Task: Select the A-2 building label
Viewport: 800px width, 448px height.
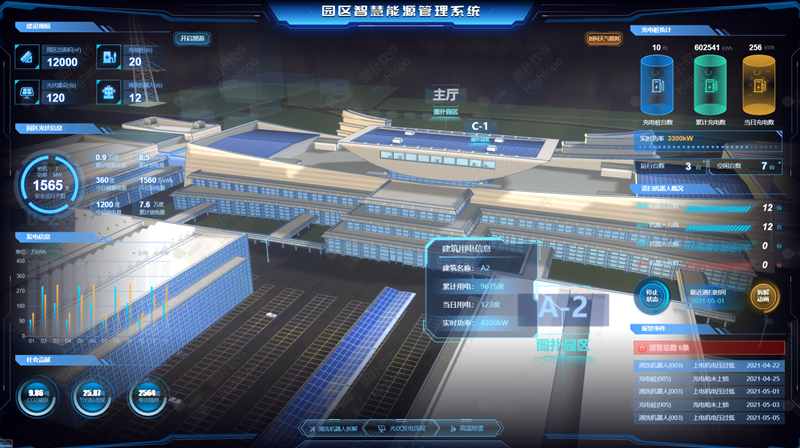Action: click(564, 309)
